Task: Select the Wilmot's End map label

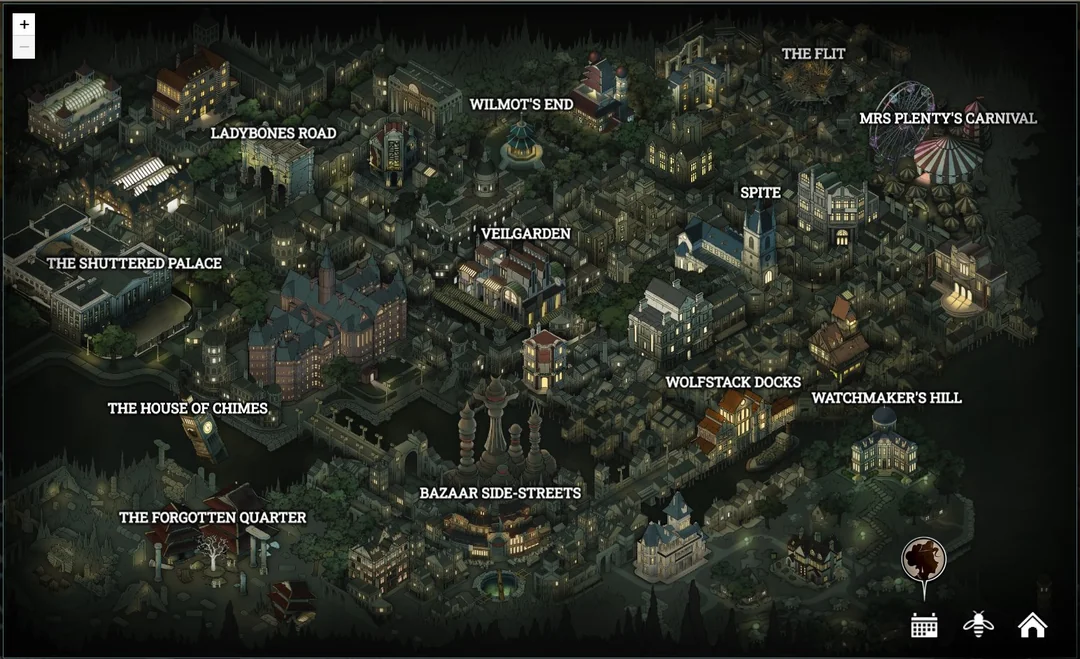Action: tap(521, 104)
